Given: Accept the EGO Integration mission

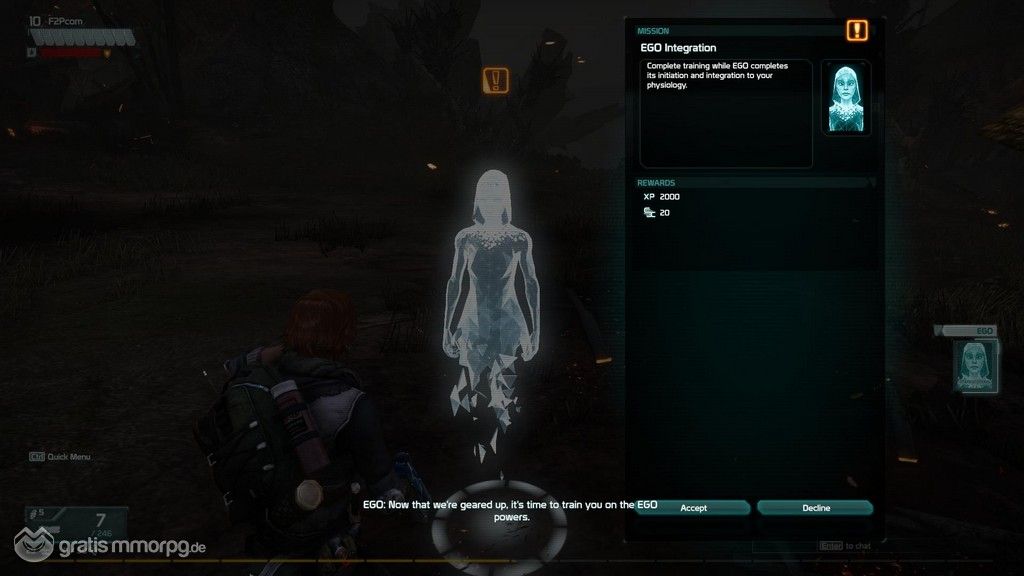Looking at the screenshot, I should point(693,508).
